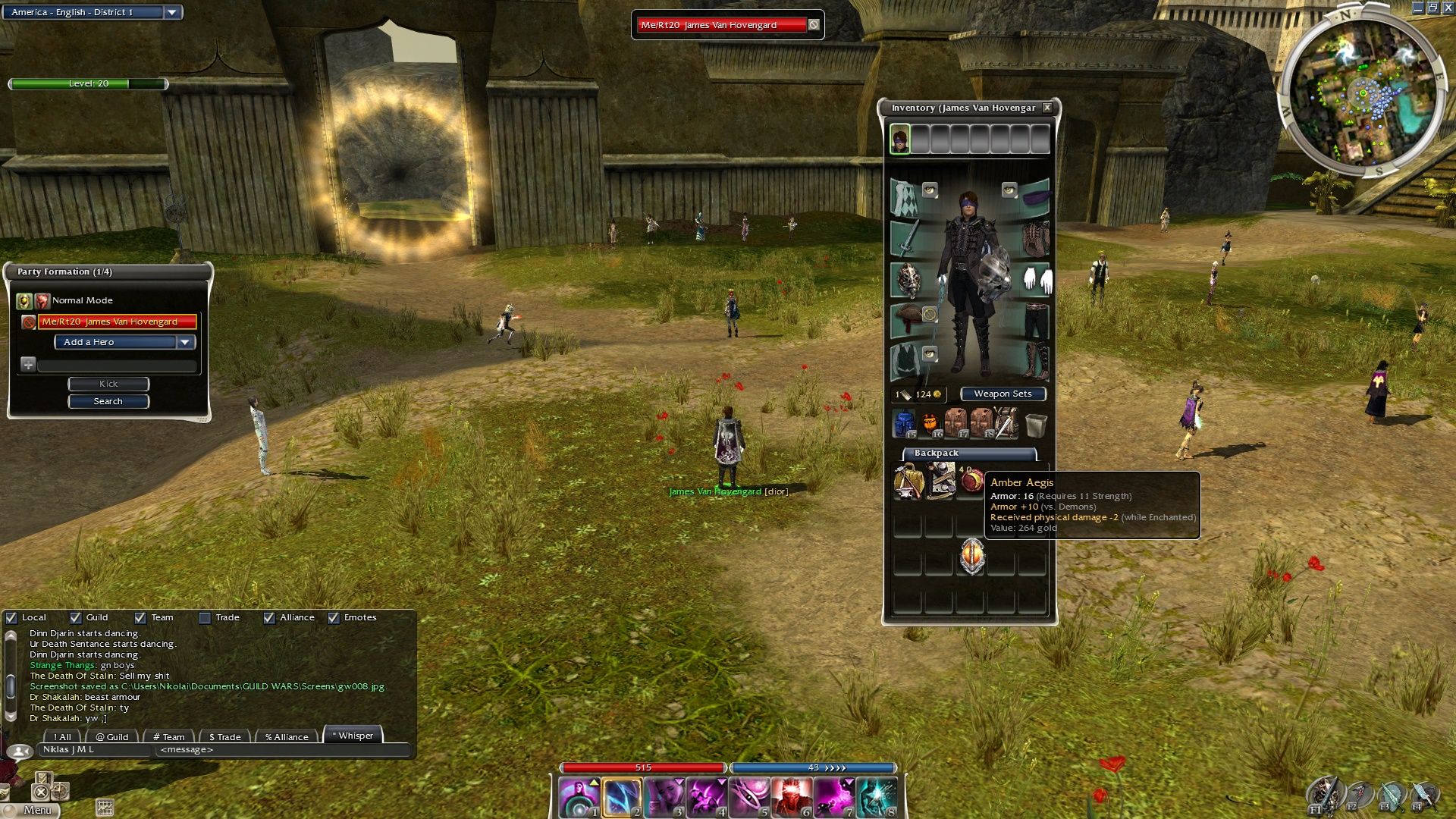Minimize the game window
Viewport: 1456px width, 819px height.
tap(1418, 8)
